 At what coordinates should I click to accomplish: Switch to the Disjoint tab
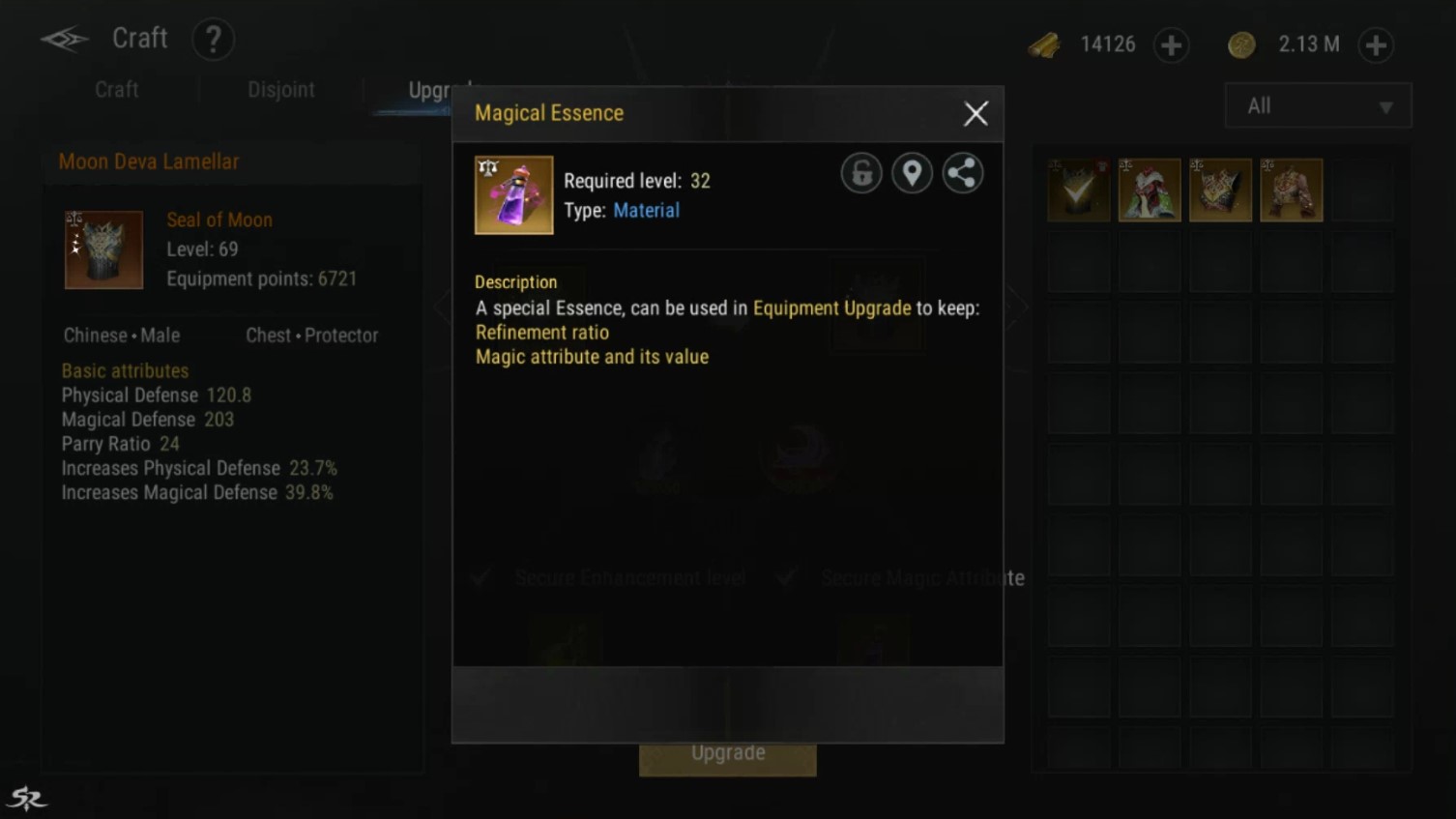[x=280, y=90]
